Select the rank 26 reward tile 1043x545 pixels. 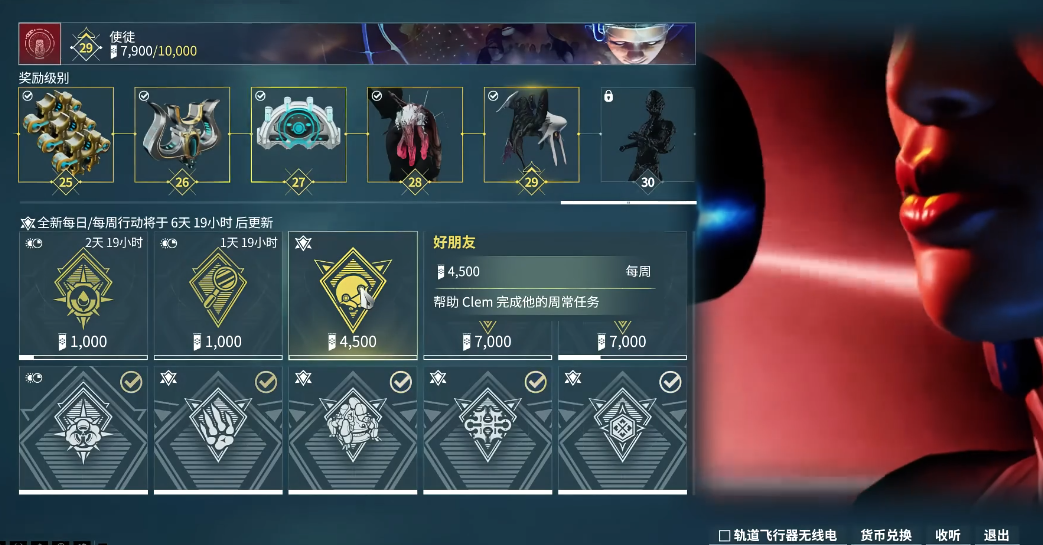182,134
